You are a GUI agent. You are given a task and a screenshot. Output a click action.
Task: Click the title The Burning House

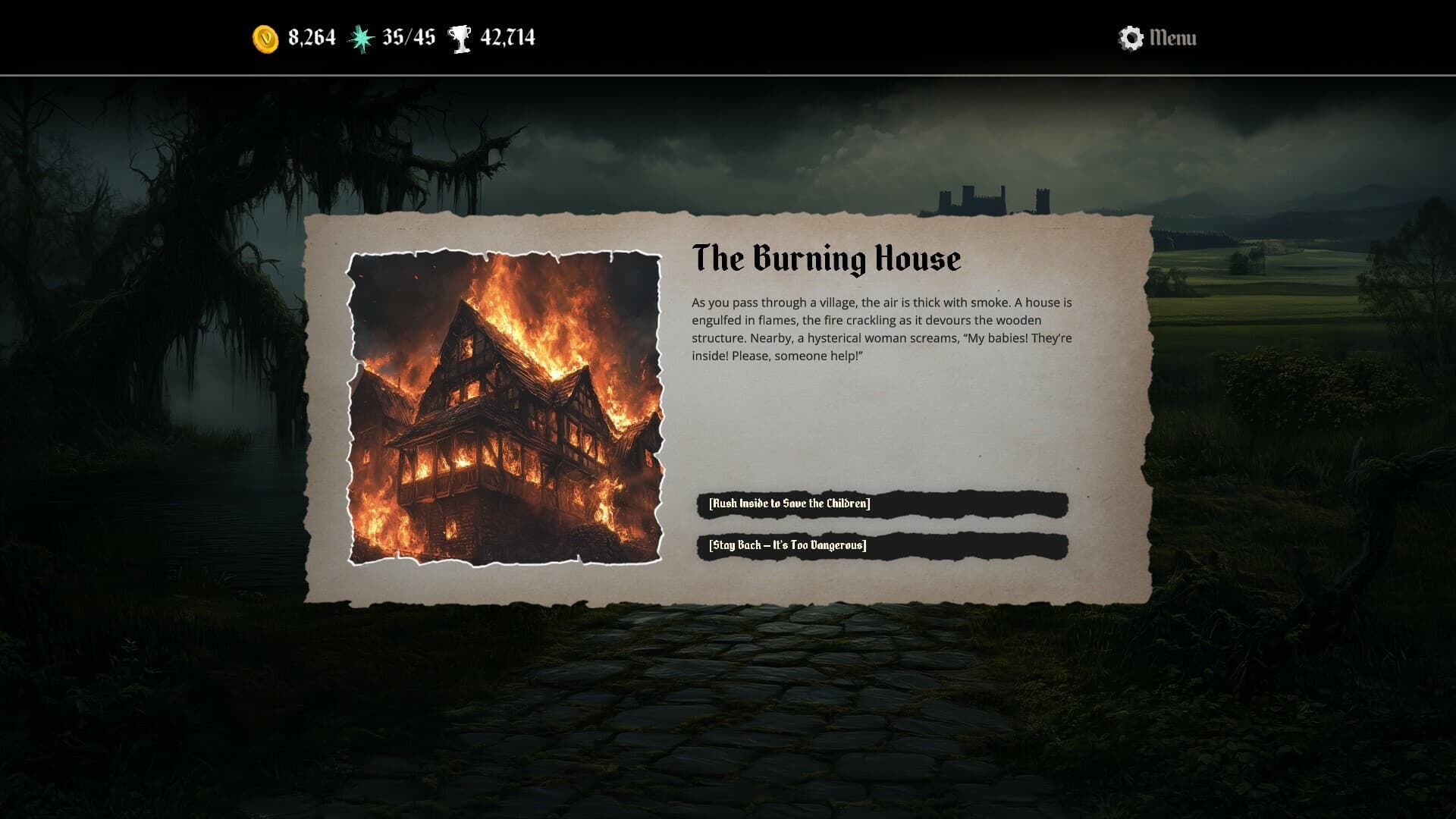tap(827, 258)
